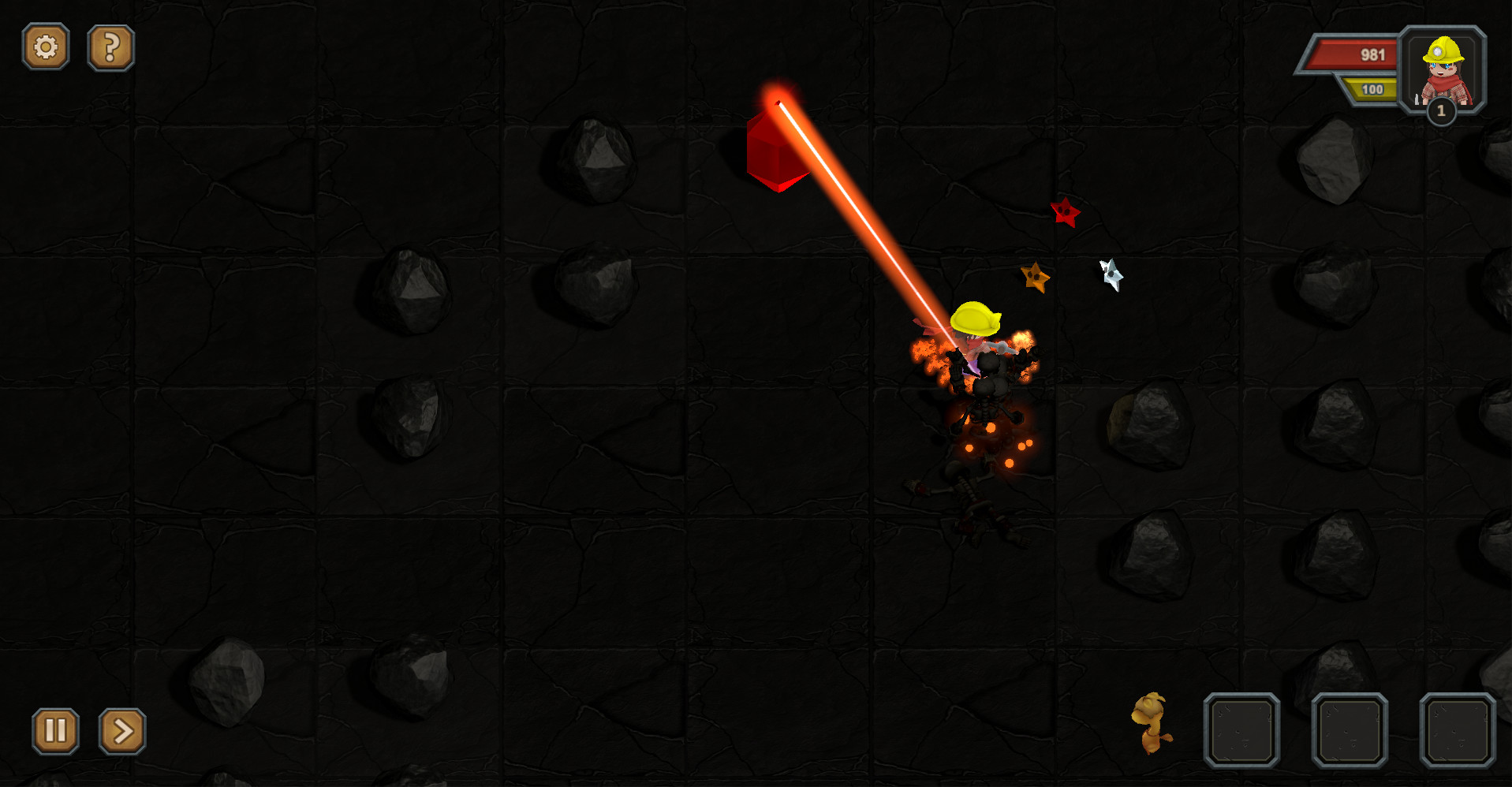
Task: Pick up the white star collectible
Action: [1111, 274]
